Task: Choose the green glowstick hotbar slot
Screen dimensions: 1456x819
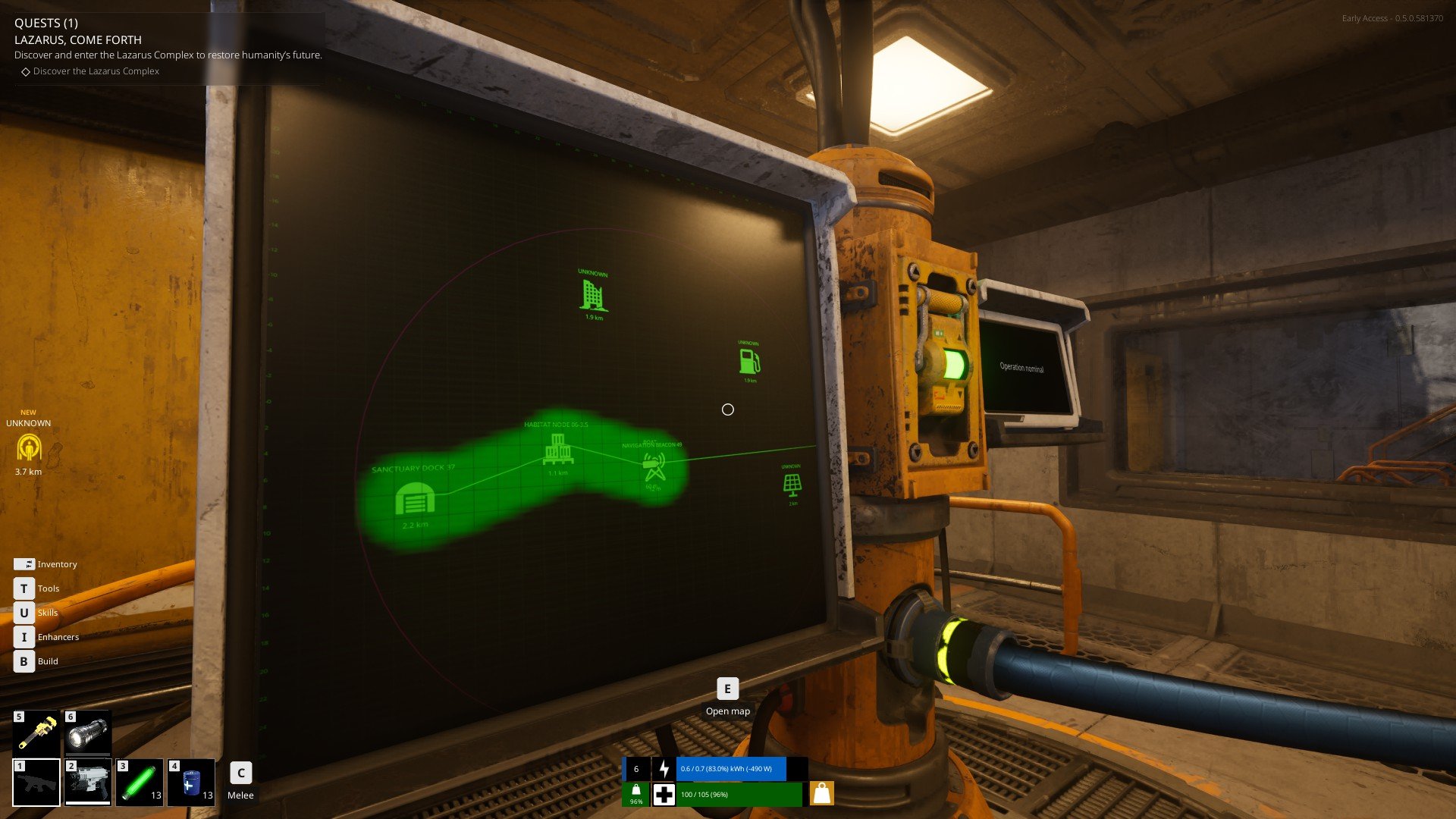Action: [x=140, y=782]
